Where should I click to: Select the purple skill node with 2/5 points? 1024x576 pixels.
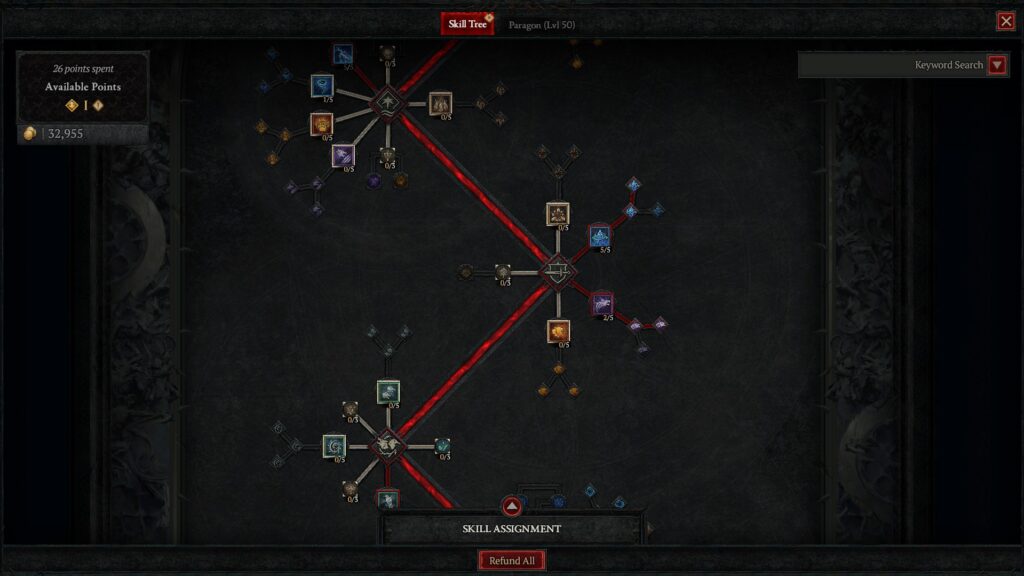[602, 303]
